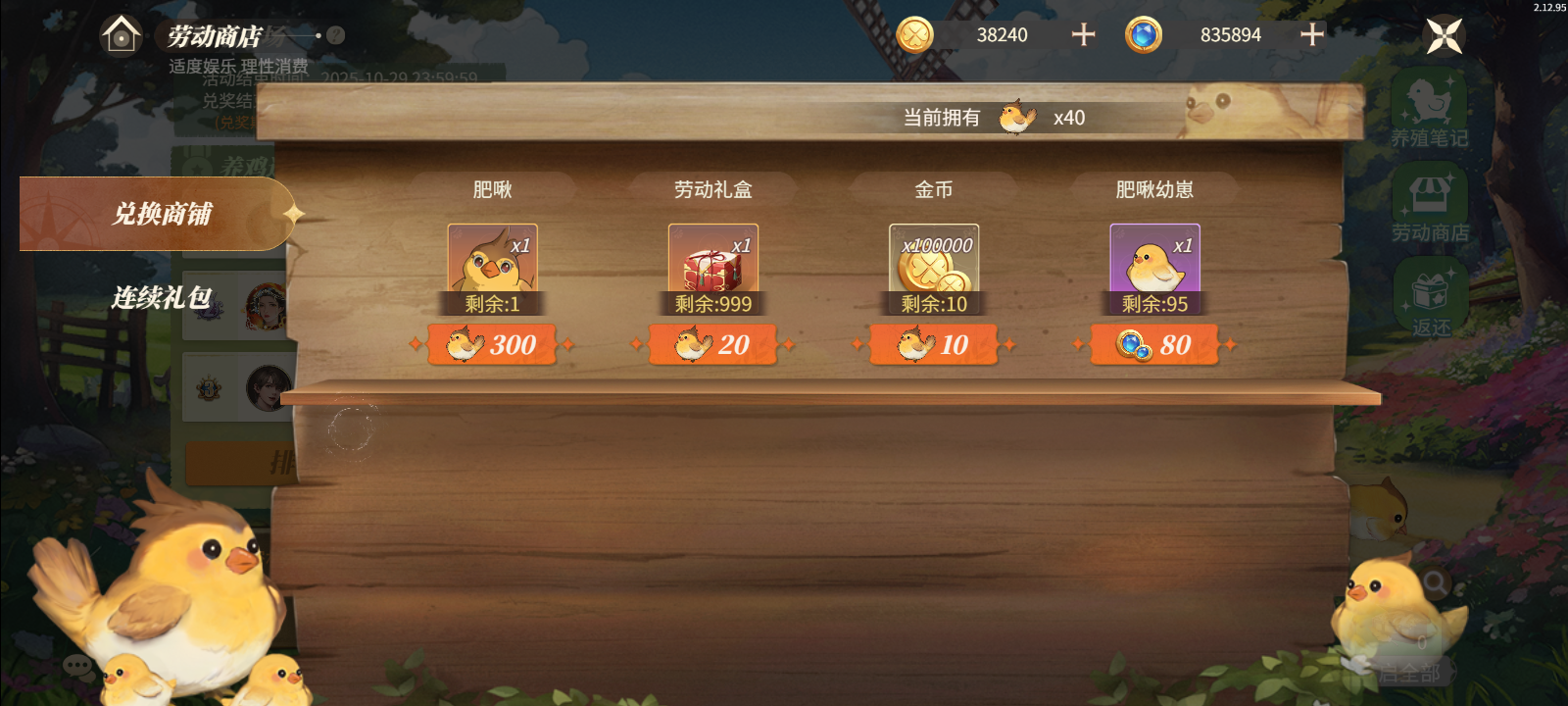Image resolution: width=1568 pixels, height=706 pixels.
Task: Open the help question mark icon
Action: [x=334, y=33]
